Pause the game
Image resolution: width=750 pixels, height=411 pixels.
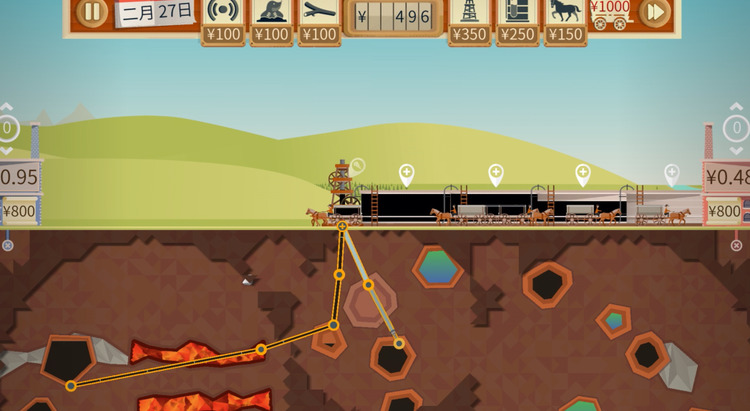91,12
